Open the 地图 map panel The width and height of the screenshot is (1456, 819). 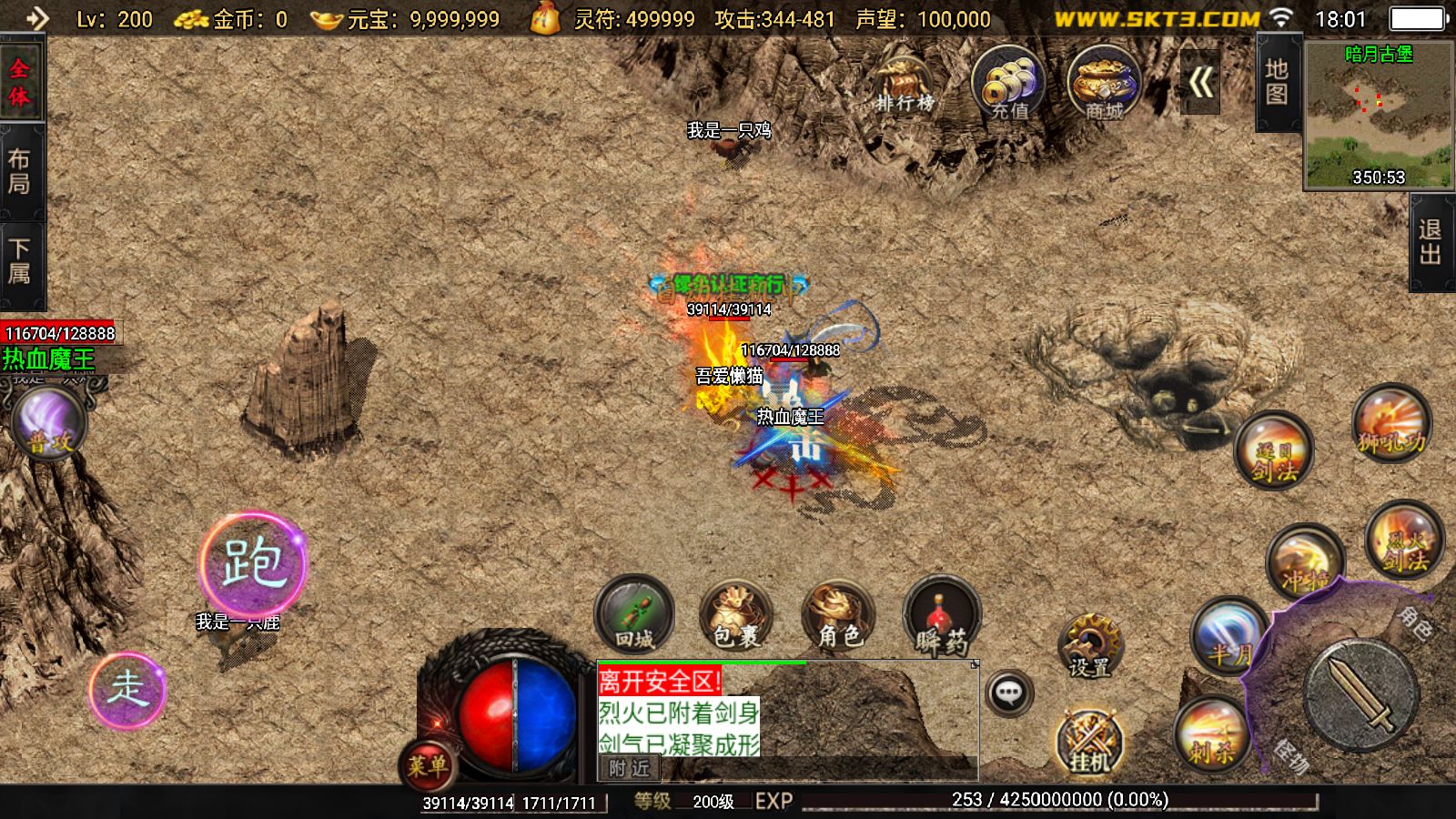pos(1277,82)
